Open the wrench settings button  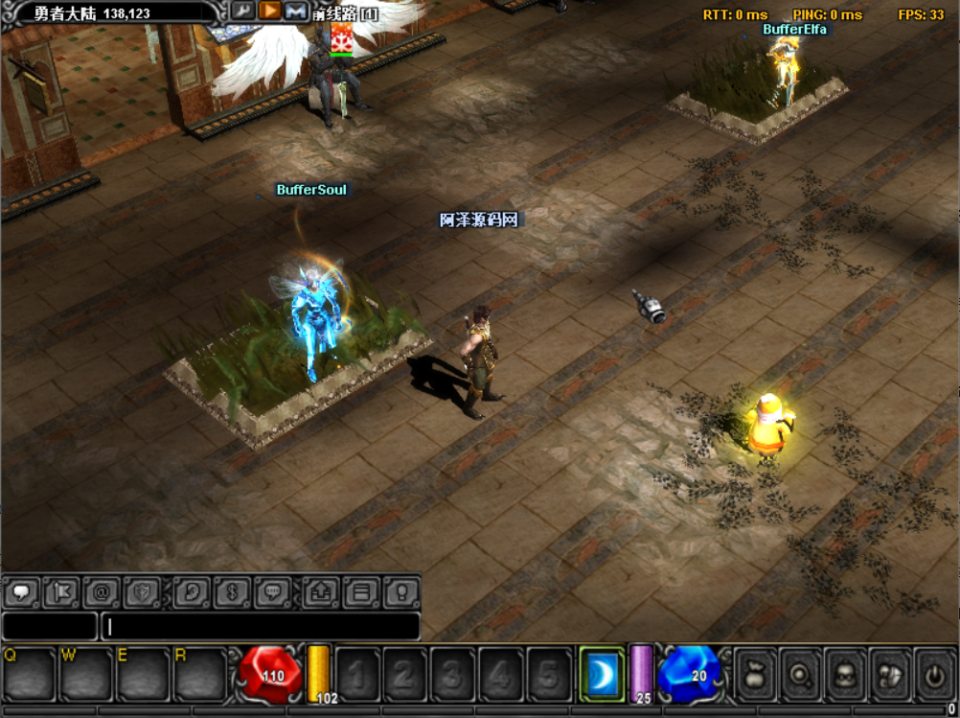(243, 11)
